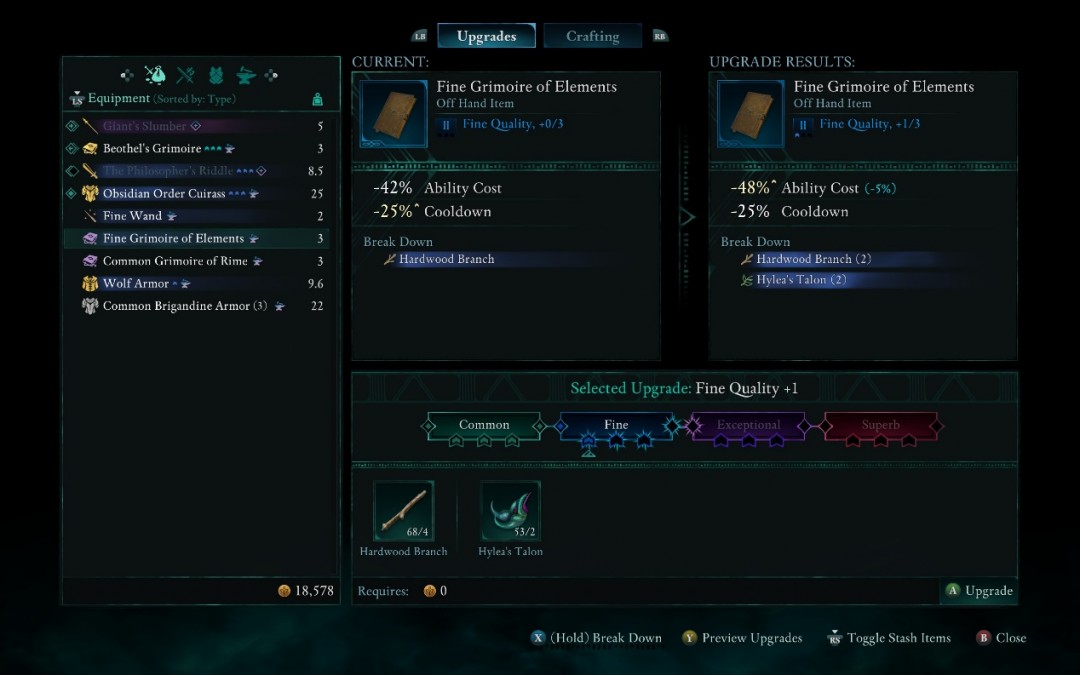Choose the Superb quality tier
1080x675 pixels.
tap(880, 425)
